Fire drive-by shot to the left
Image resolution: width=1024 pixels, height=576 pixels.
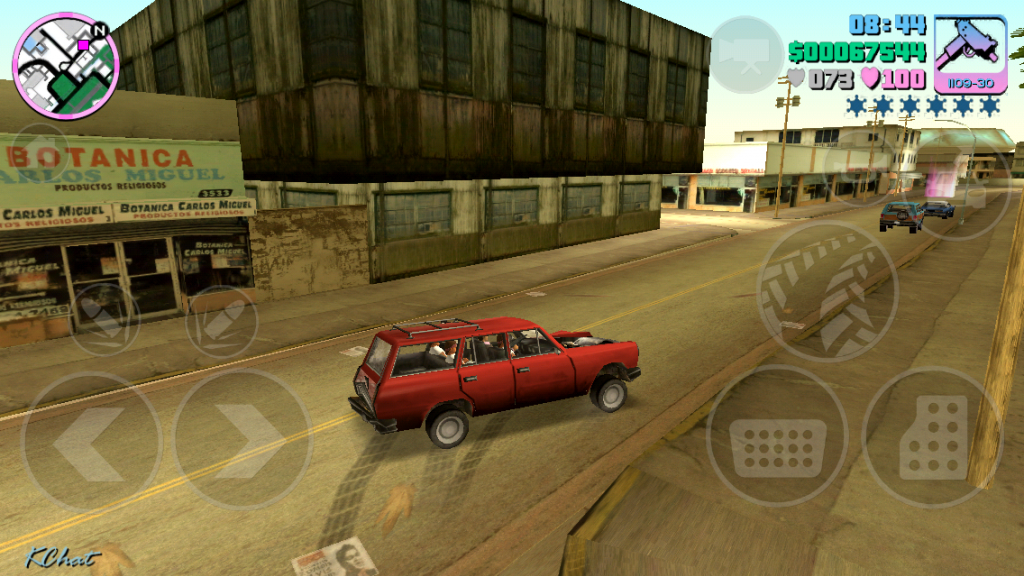(x=104, y=319)
